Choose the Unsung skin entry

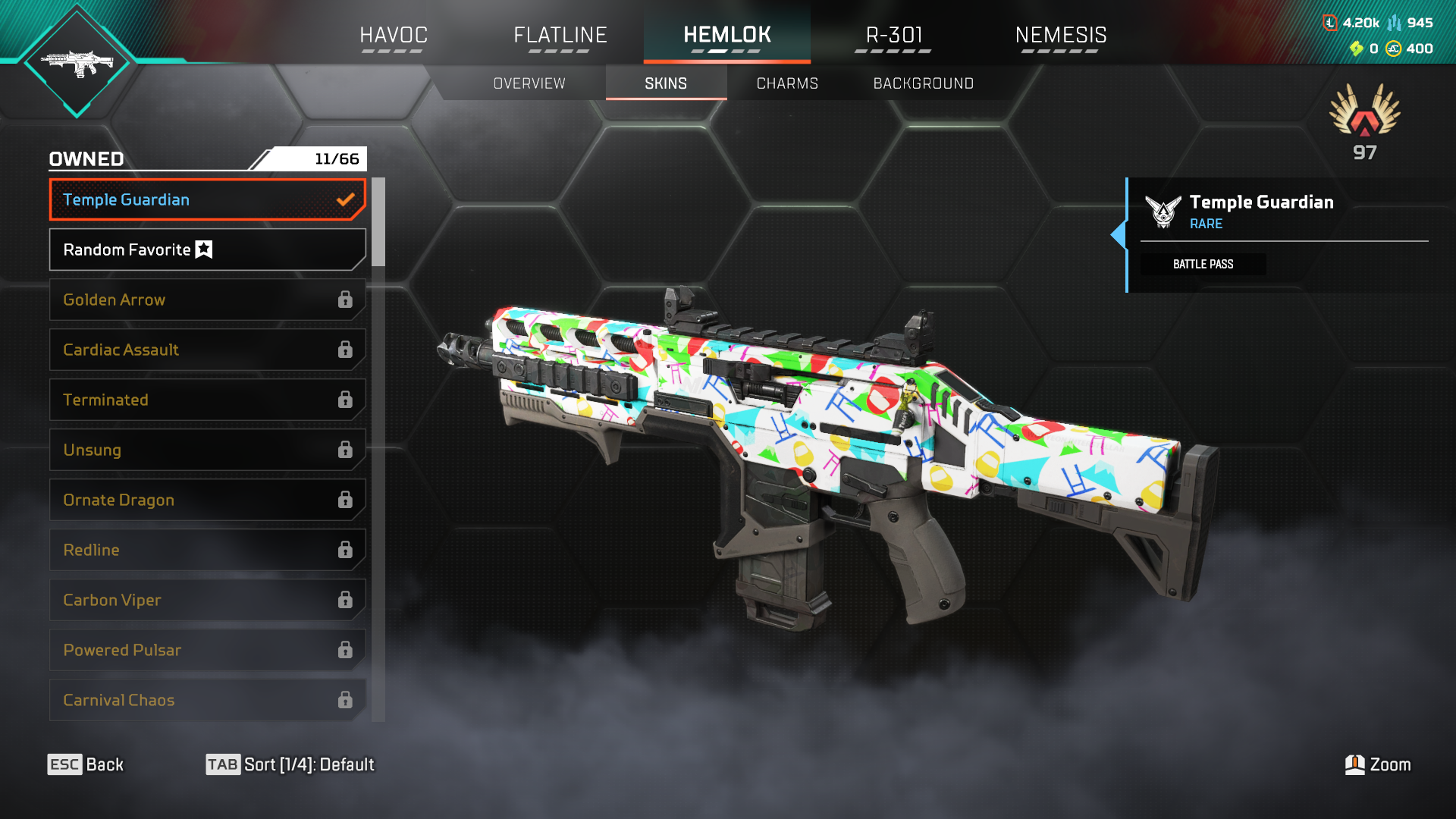pos(207,450)
